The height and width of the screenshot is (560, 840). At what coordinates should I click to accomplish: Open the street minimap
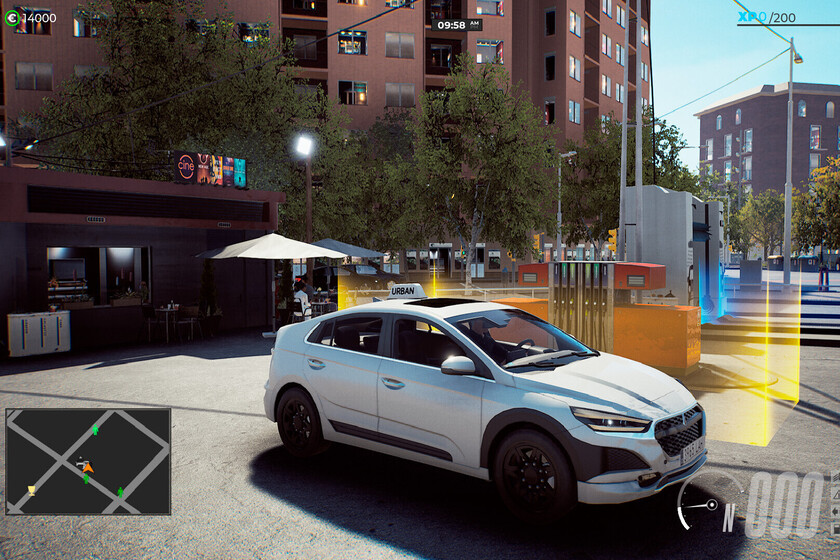88,461
